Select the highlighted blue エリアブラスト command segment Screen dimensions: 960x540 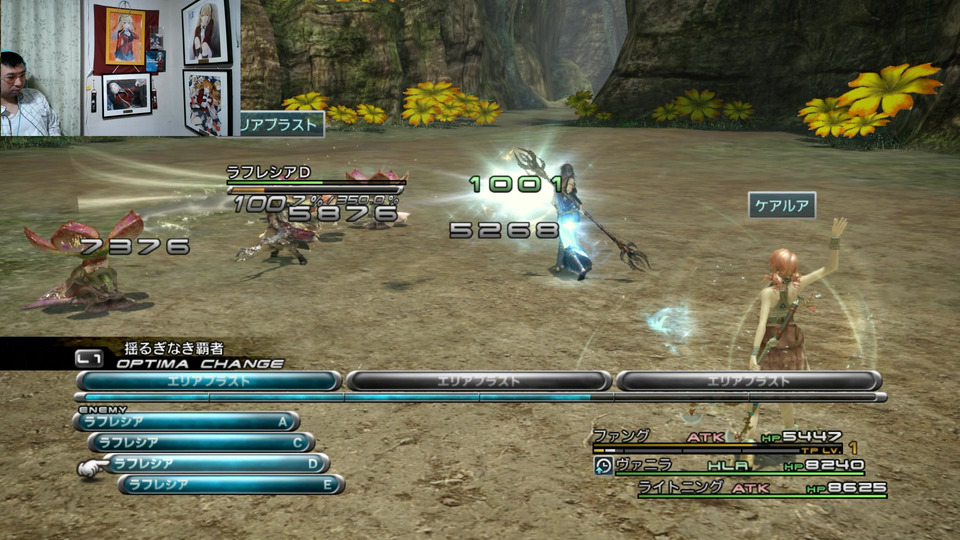tap(209, 381)
